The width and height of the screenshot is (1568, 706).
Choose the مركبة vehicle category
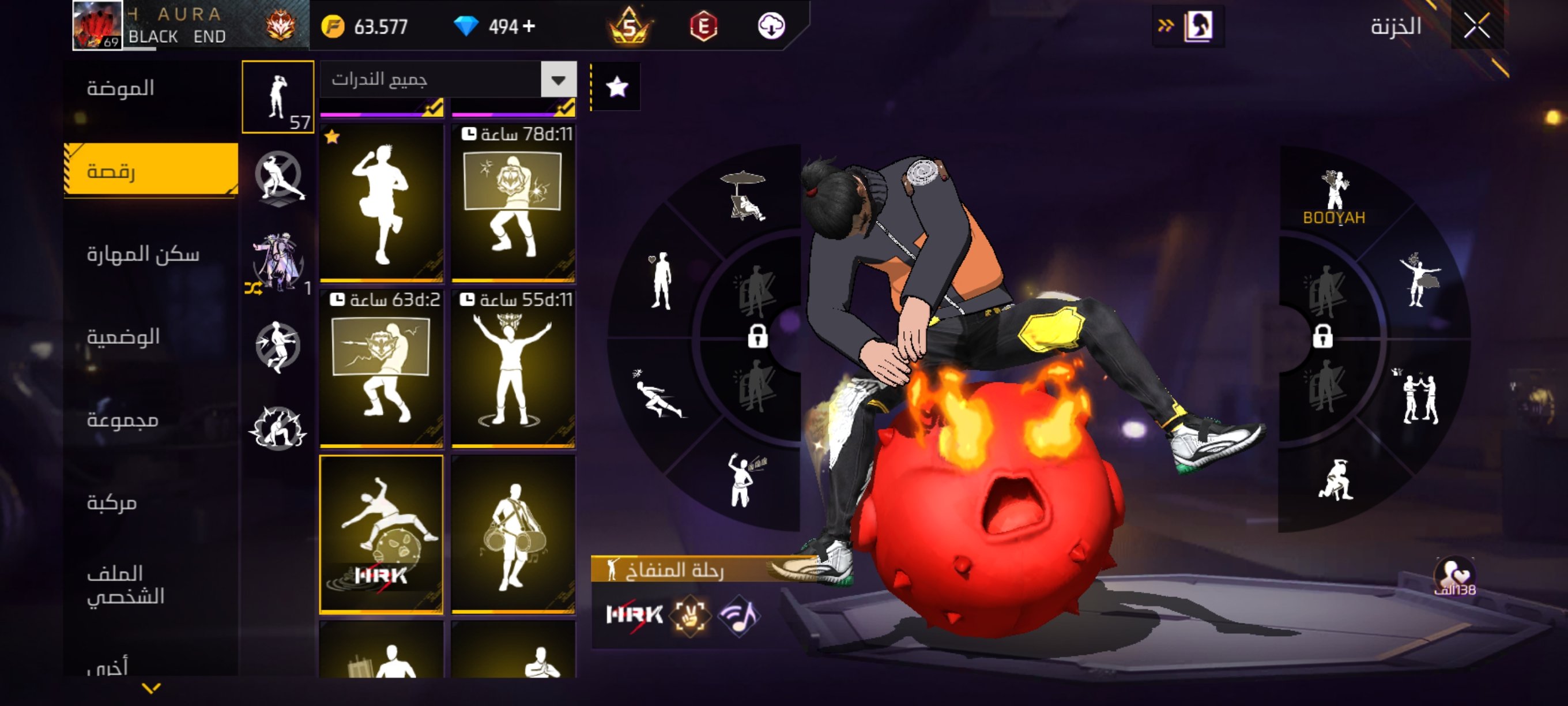click(111, 502)
